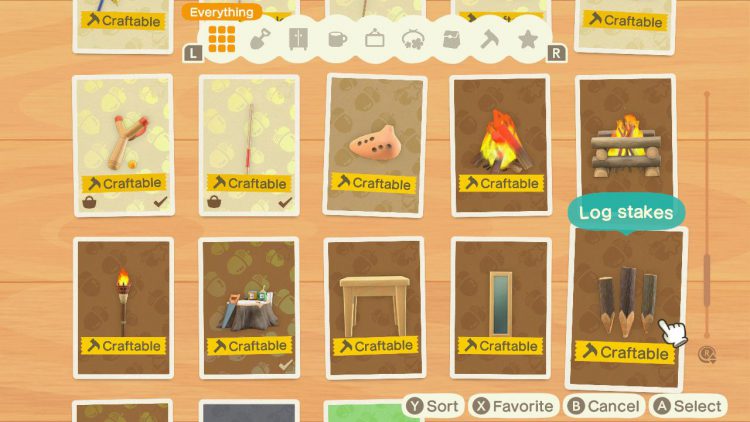The image size is (750, 422).
Task: Choose the paper bag category tab
Action: tap(452, 40)
